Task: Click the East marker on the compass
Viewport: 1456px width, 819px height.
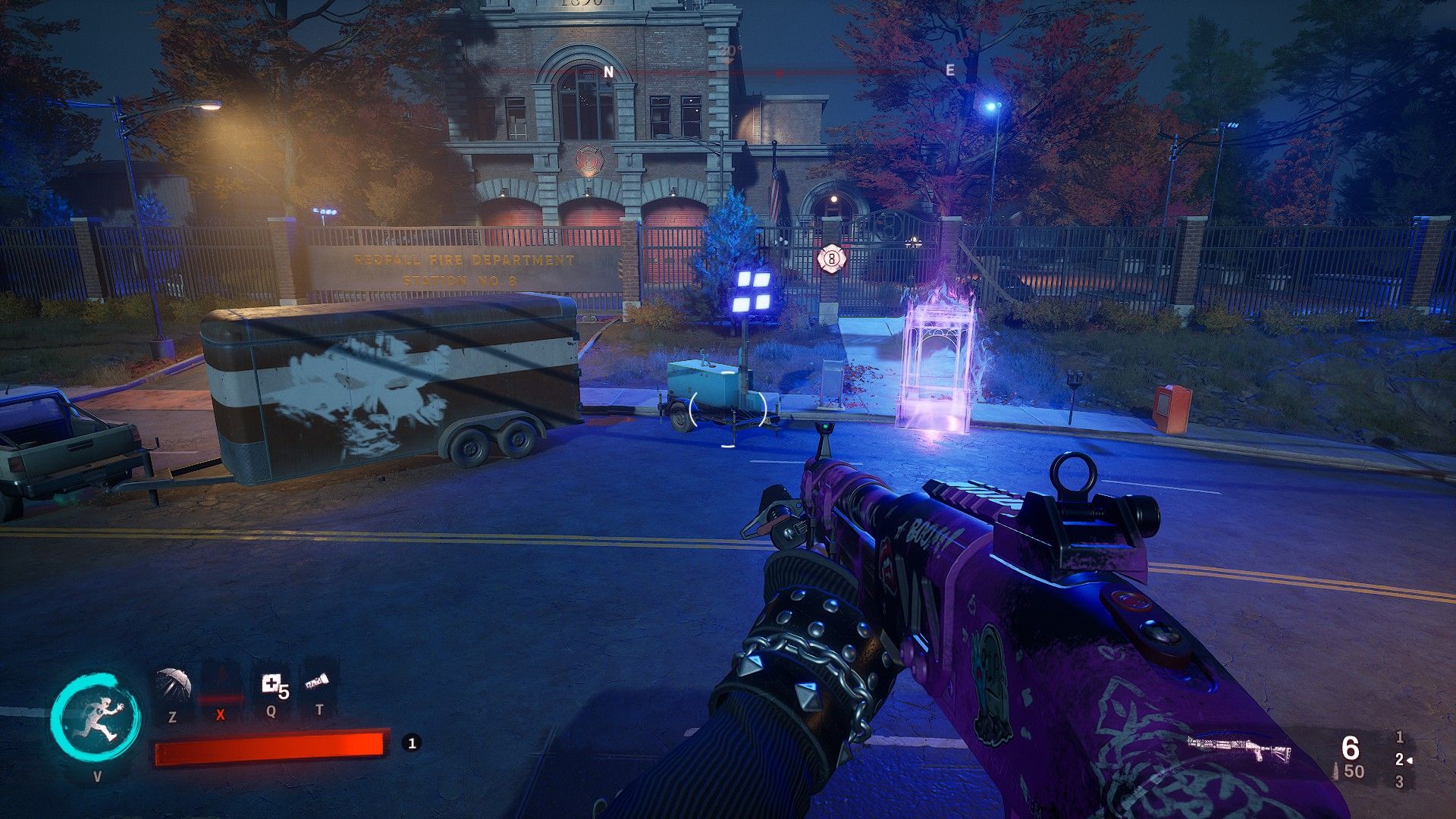Action: (x=949, y=71)
